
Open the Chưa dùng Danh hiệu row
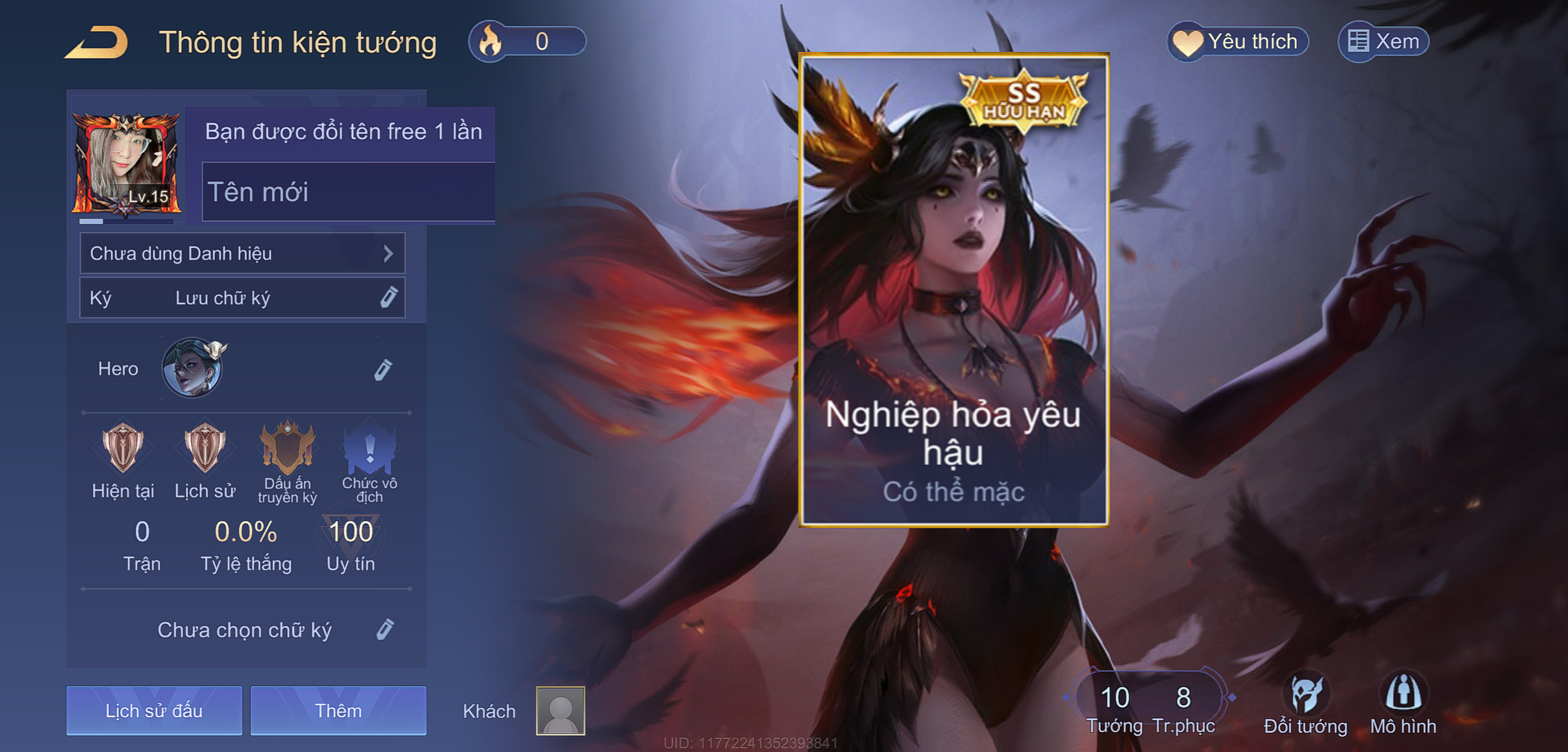tap(242, 253)
